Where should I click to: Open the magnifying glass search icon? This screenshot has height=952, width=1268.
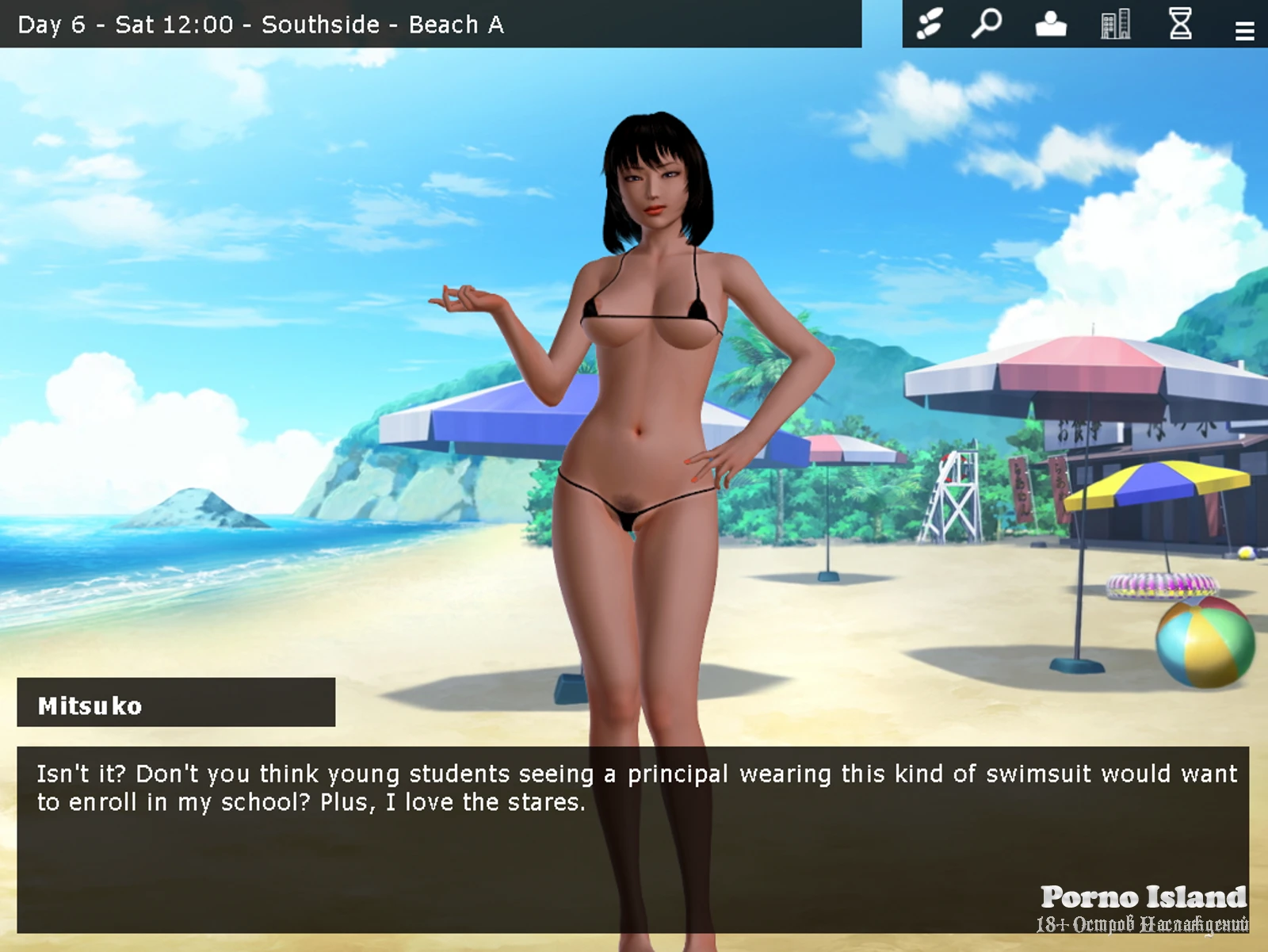[x=987, y=24]
